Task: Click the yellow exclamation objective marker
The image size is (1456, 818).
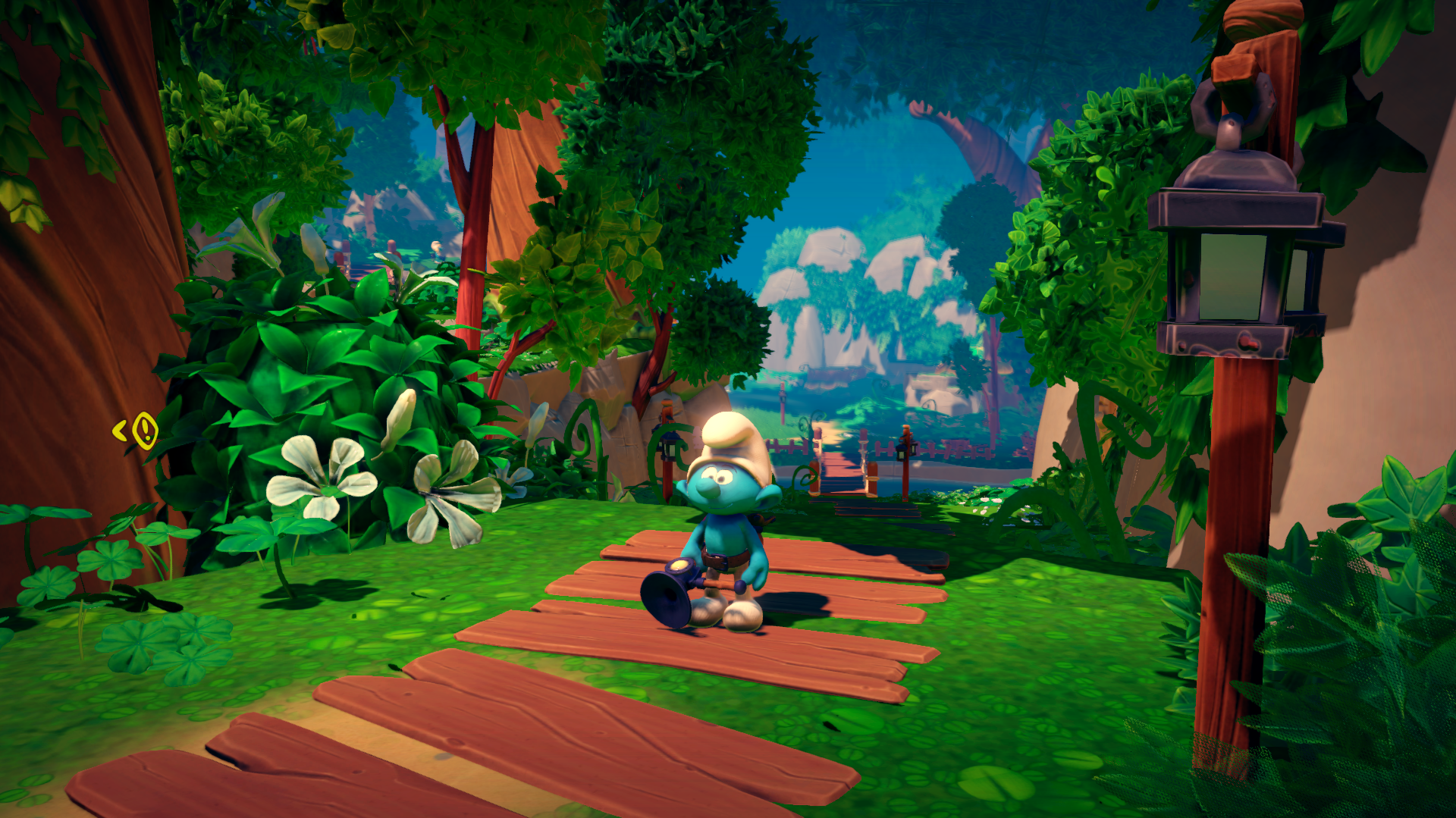Action: click(x=144, y=431)
